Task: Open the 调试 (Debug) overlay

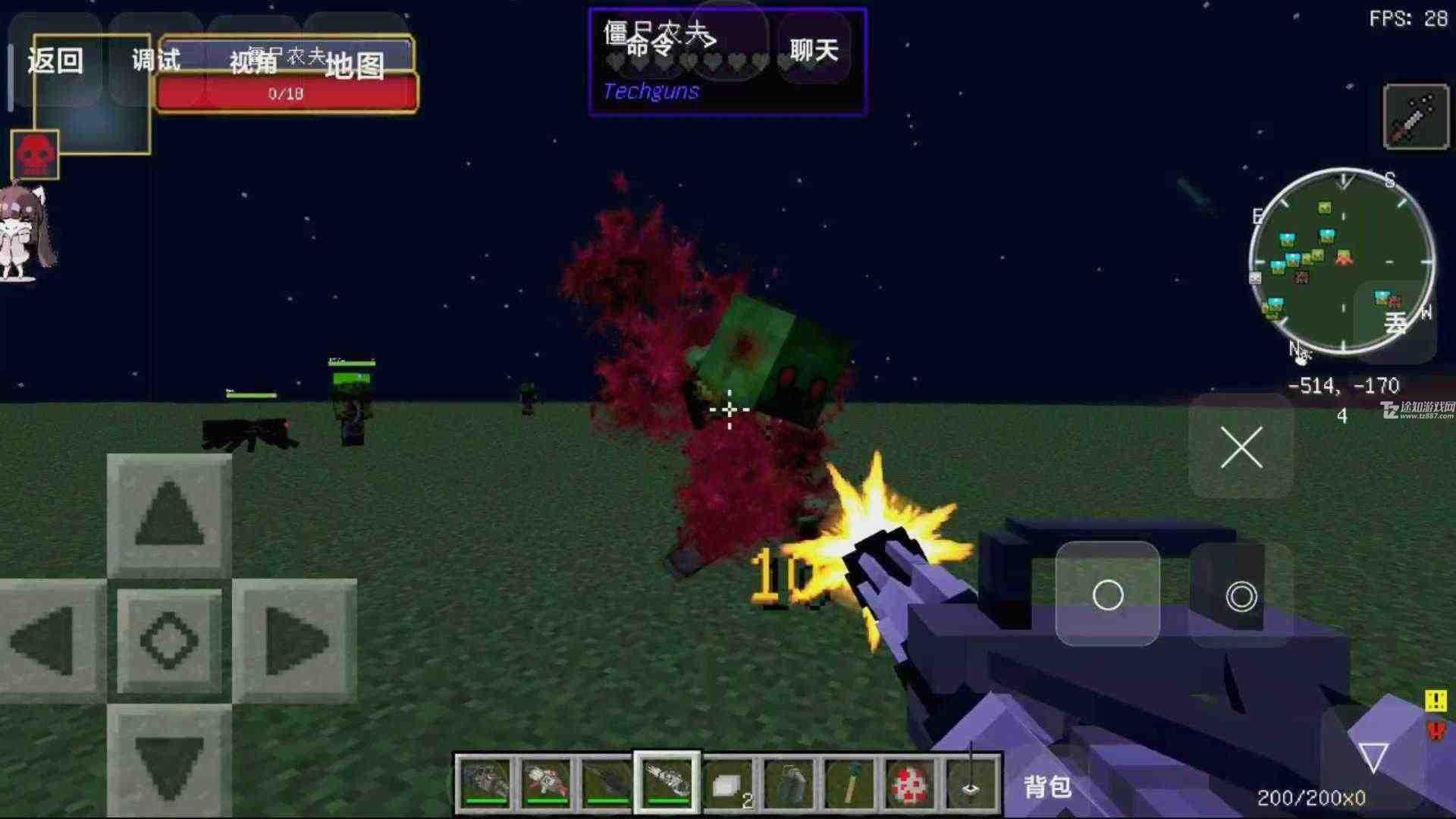Action: click(156, 61)
